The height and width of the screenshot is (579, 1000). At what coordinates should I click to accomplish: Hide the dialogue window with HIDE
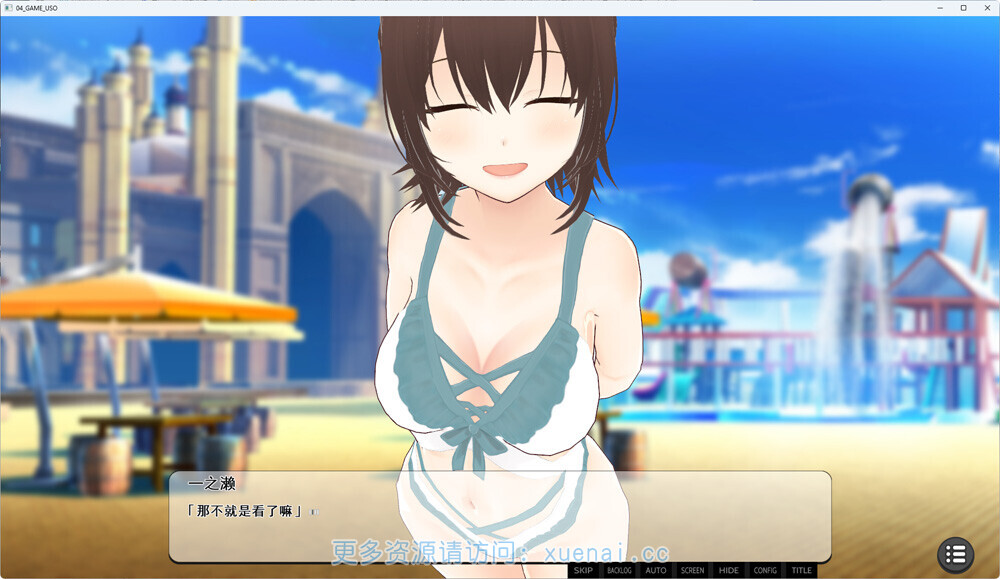729,571
